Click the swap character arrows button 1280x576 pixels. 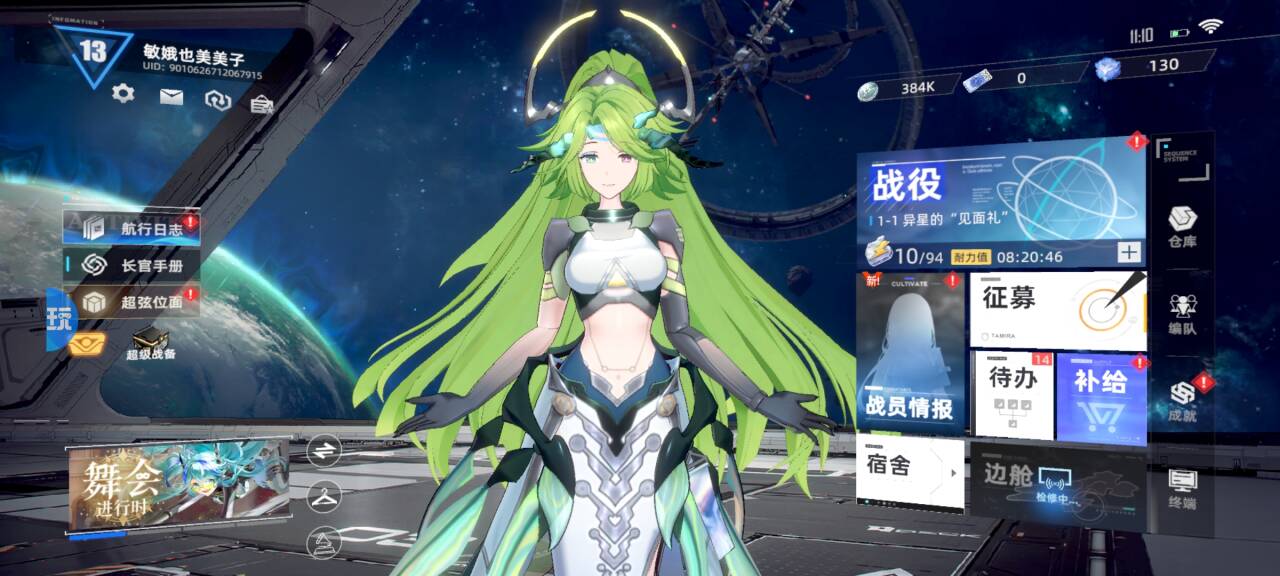point(324,451)
